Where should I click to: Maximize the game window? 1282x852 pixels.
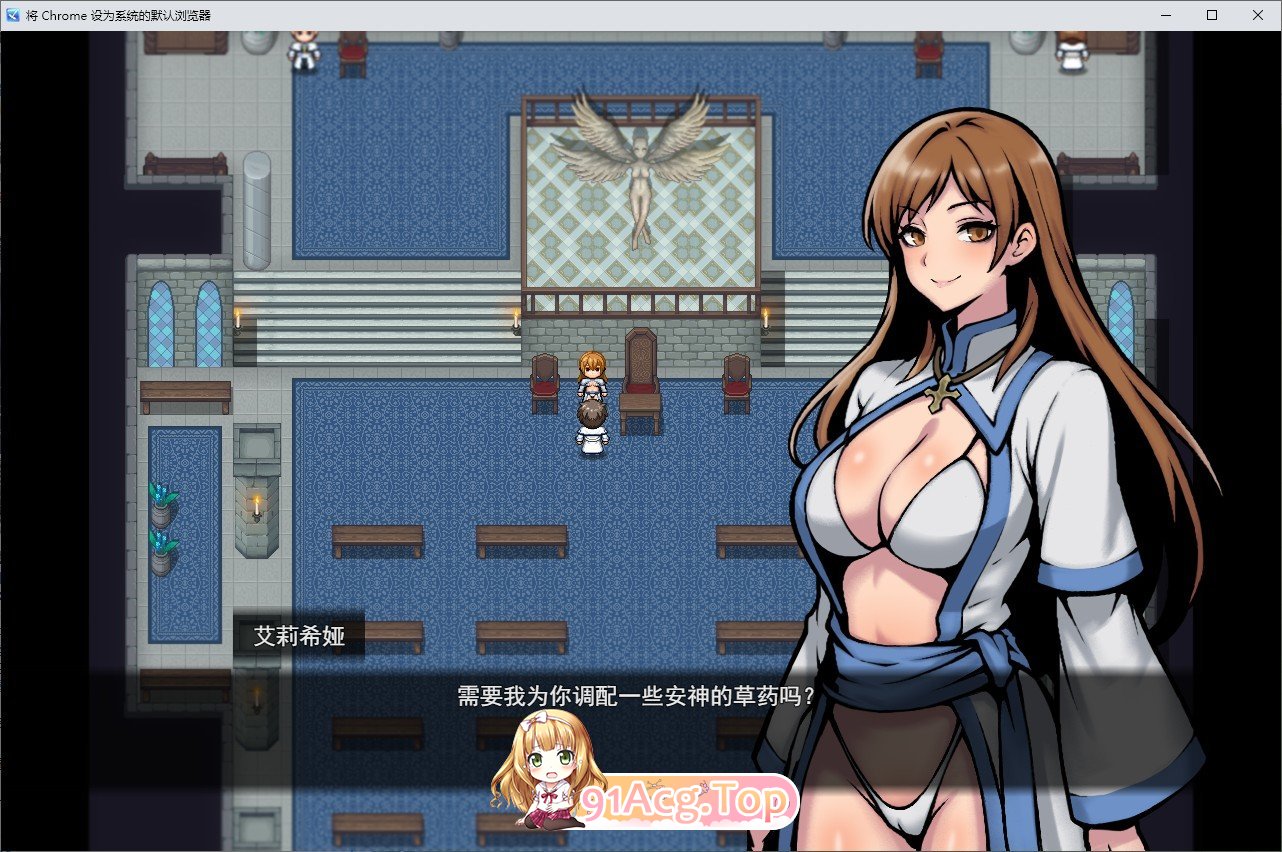(x=1211, y=15)
